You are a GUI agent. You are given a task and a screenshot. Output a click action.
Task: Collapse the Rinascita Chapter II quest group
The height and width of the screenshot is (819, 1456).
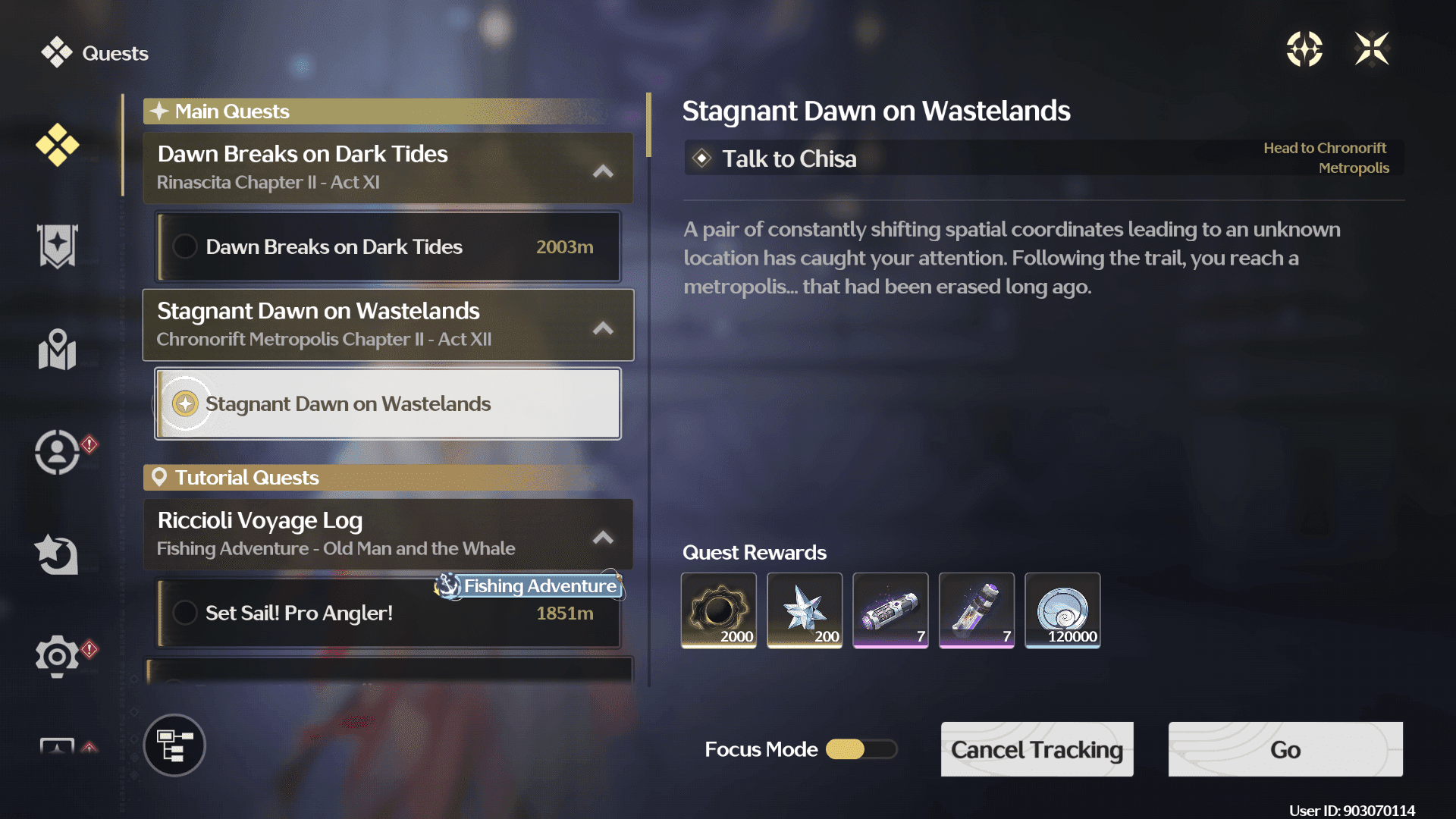click(x=603, y=171)
